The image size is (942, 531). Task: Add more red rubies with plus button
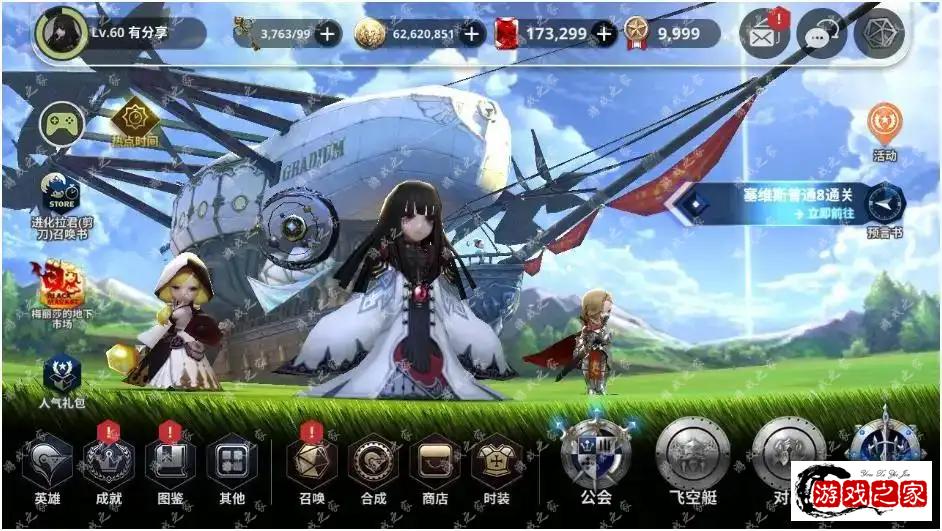(604, 34)
